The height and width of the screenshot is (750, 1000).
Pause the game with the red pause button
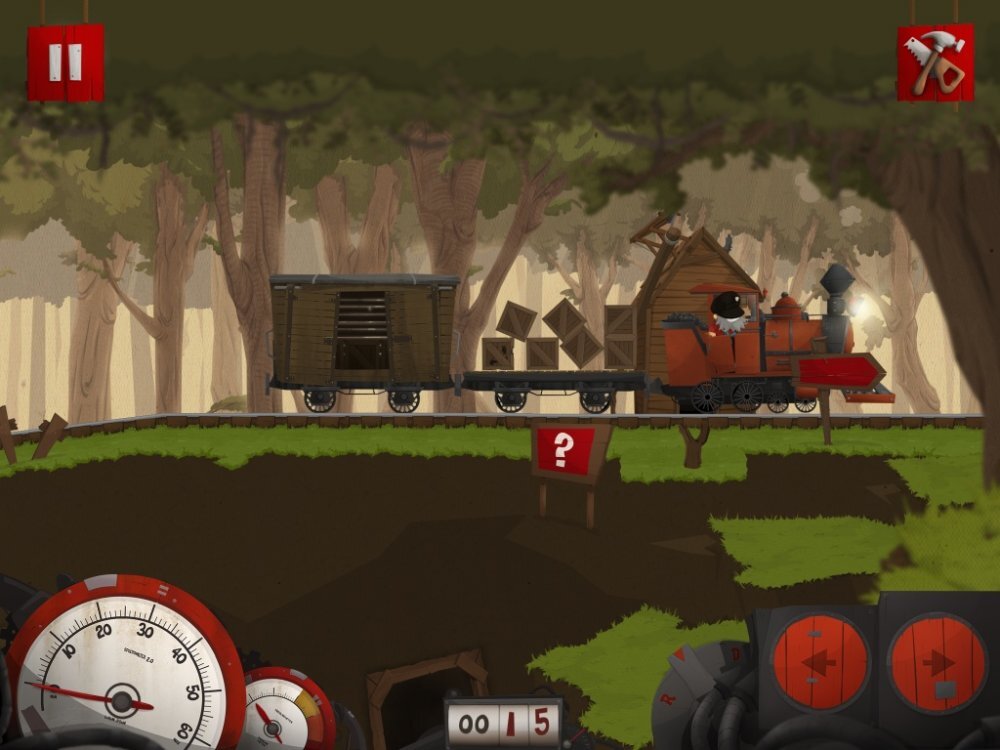[x=65, y=62]
